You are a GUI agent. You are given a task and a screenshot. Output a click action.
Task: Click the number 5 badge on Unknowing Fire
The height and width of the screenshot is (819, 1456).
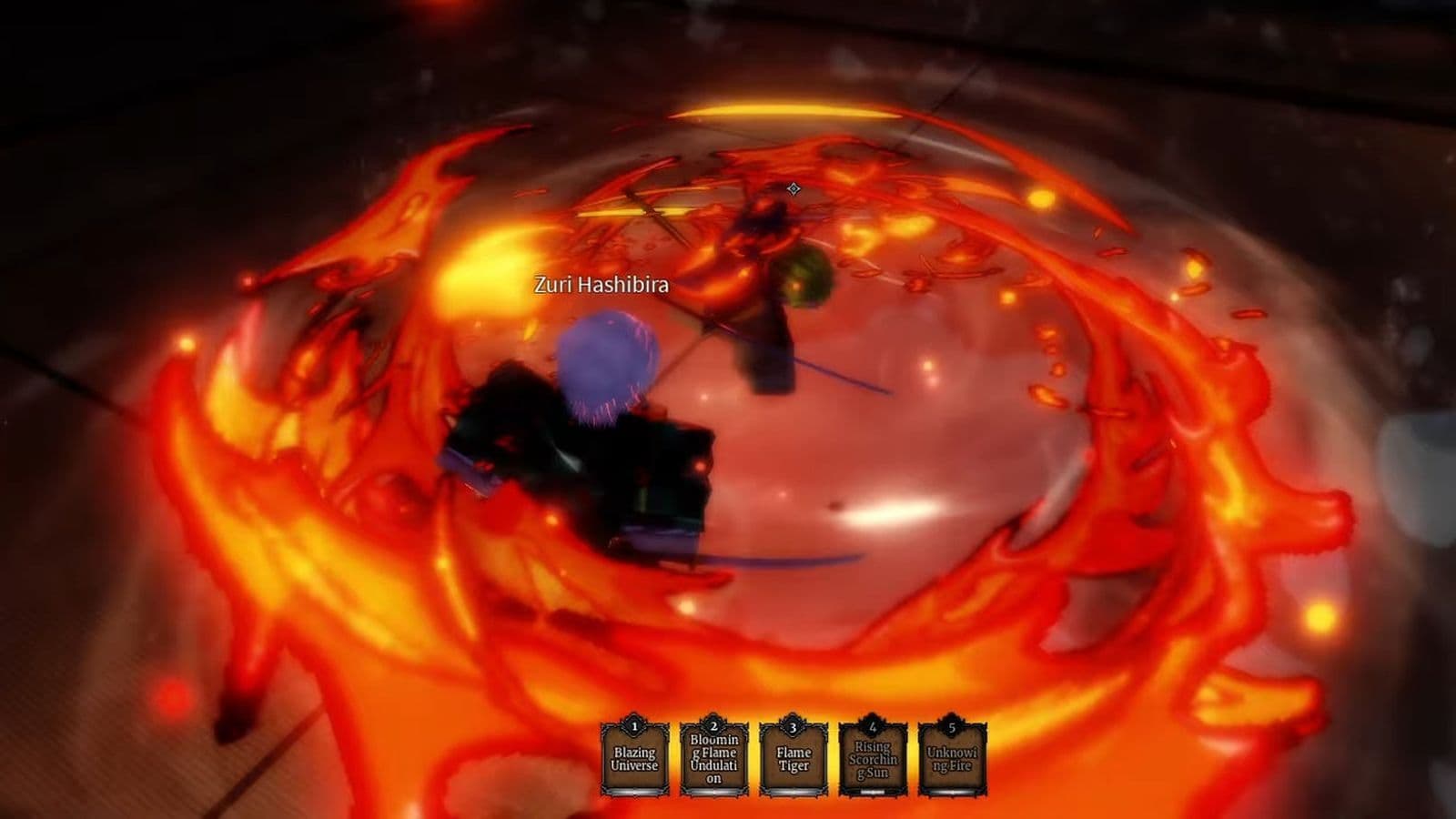coord(951,726)
